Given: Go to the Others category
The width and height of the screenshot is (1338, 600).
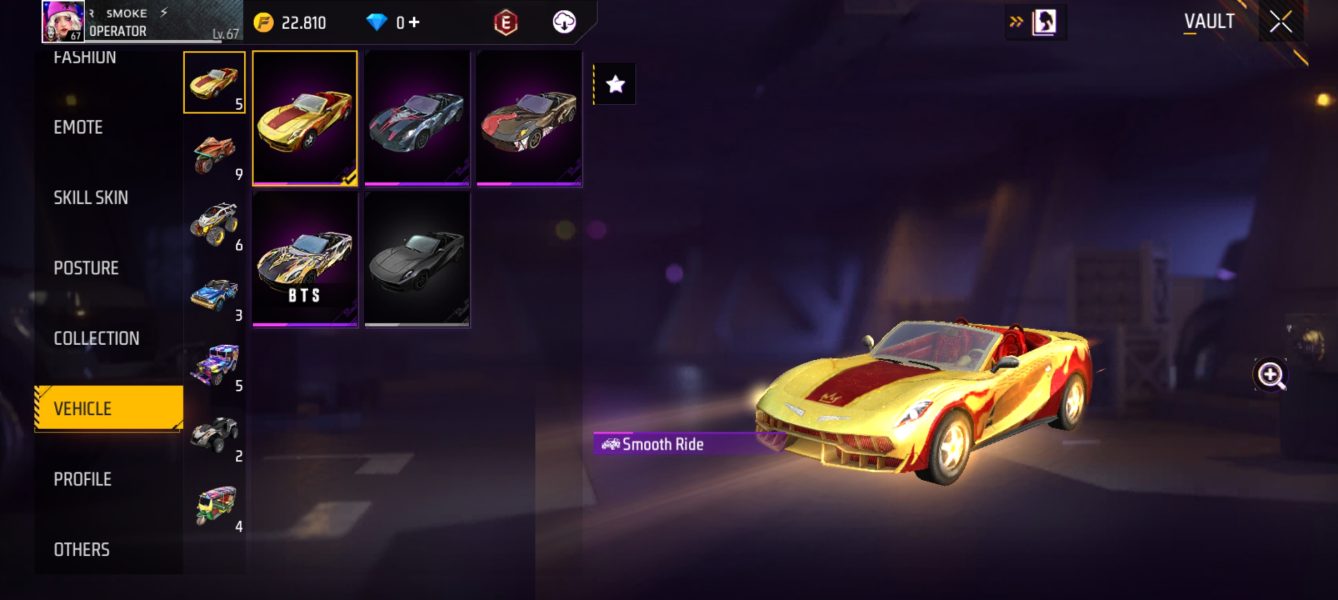Looking at the screenshot, I should click(x=81, y=549).
